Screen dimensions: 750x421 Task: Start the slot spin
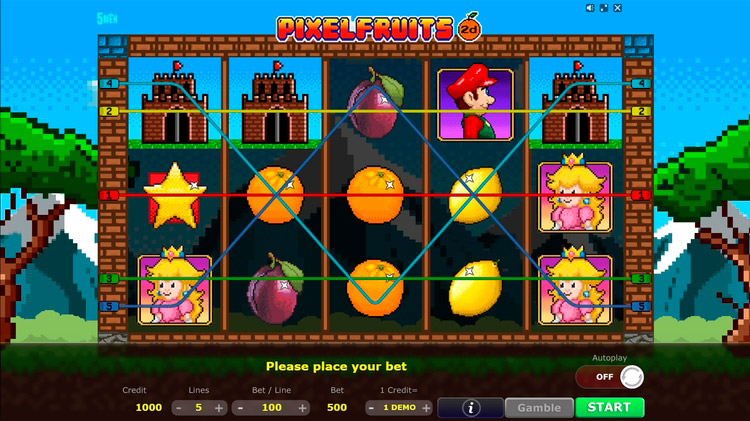point(609,407)
